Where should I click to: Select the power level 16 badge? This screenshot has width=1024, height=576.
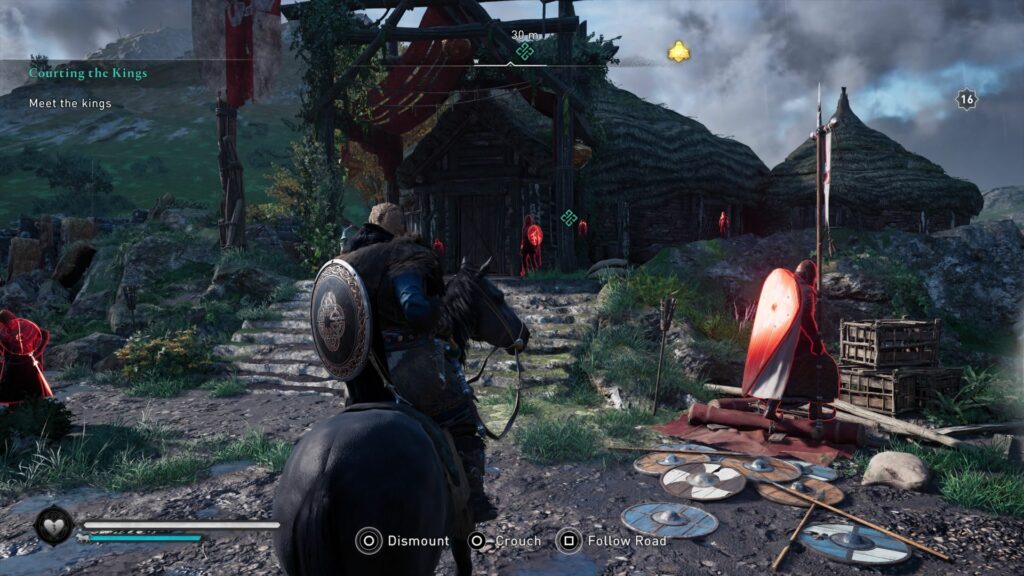(x=965, y=99)
